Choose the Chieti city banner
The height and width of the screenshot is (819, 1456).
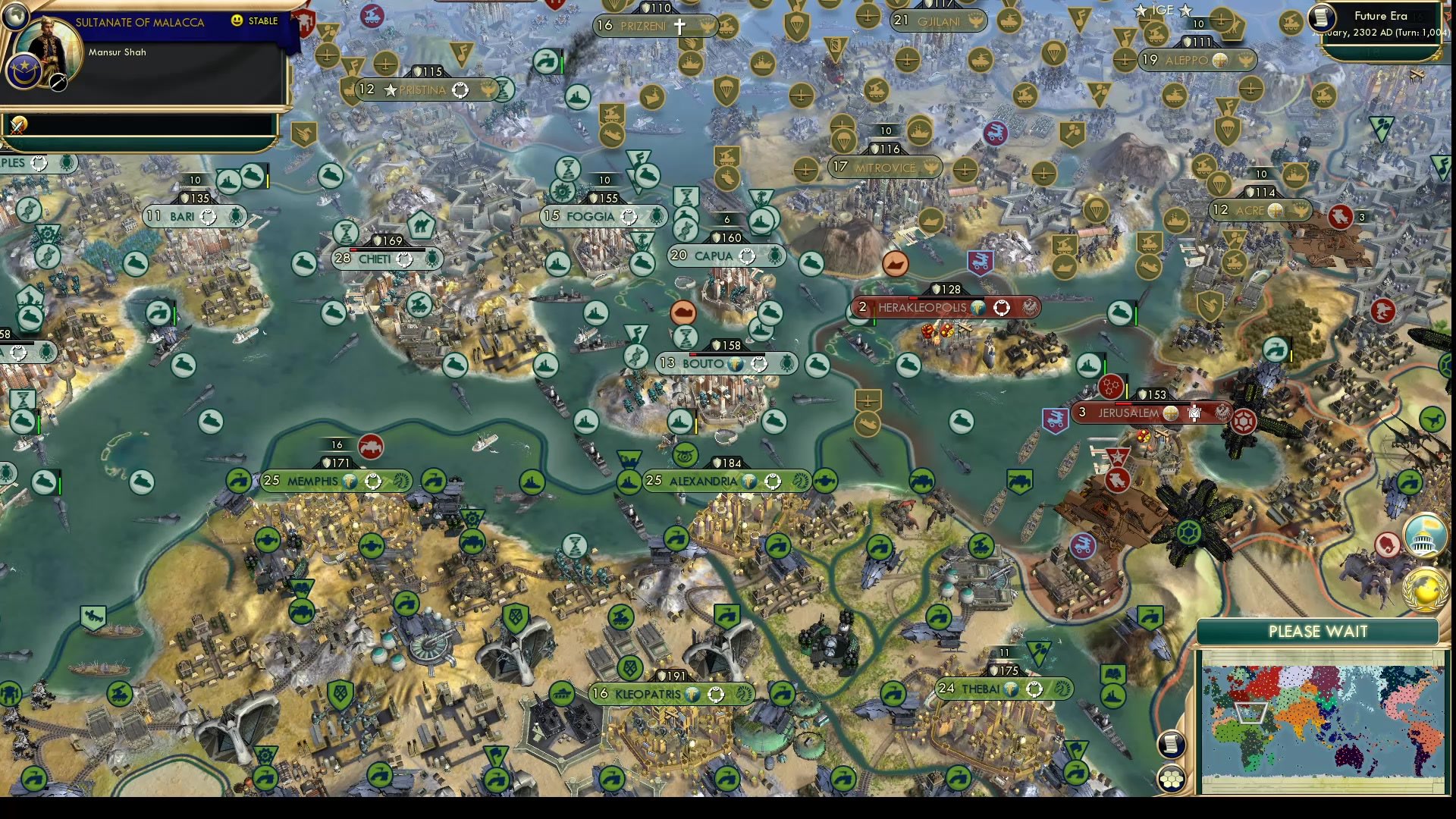pos(375,259)
